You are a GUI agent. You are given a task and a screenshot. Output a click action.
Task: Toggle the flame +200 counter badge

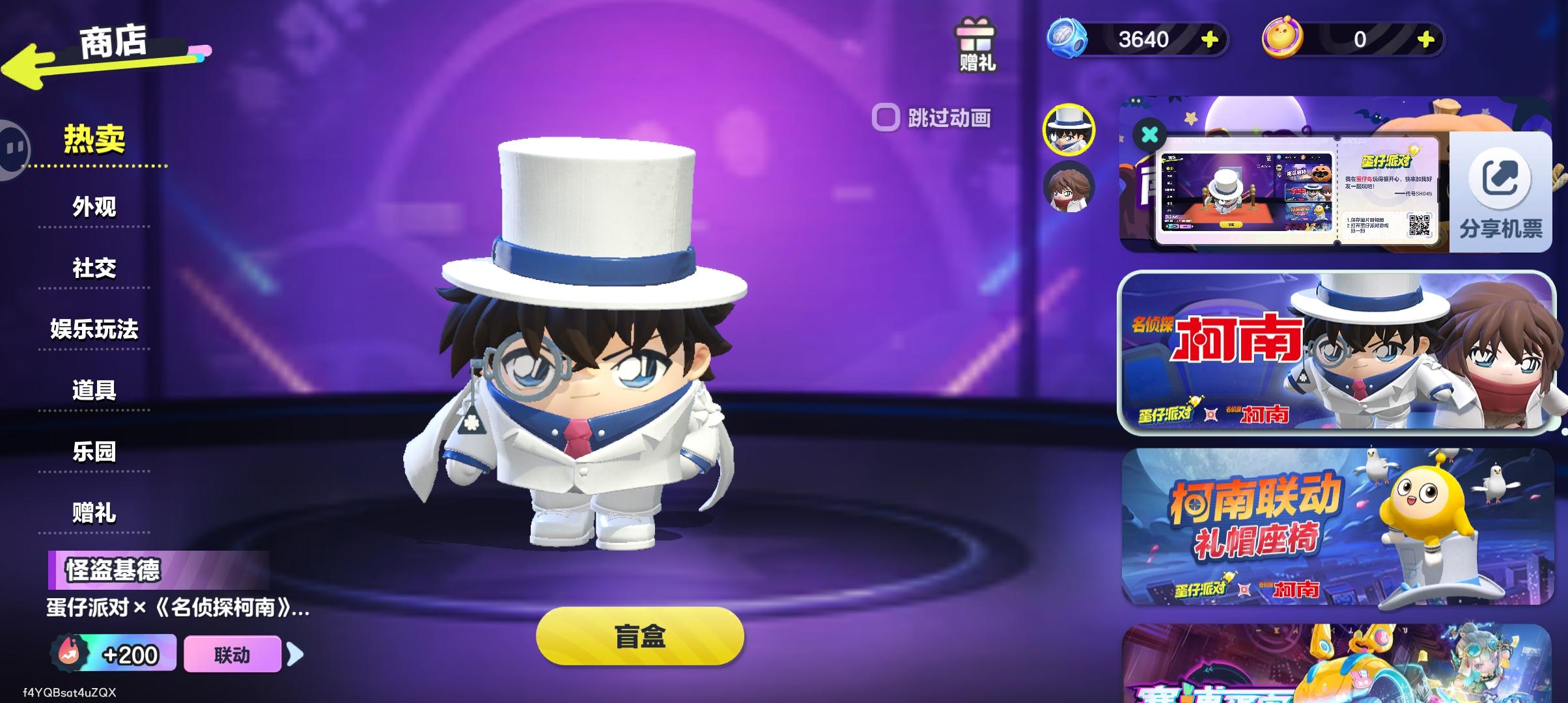112,654
